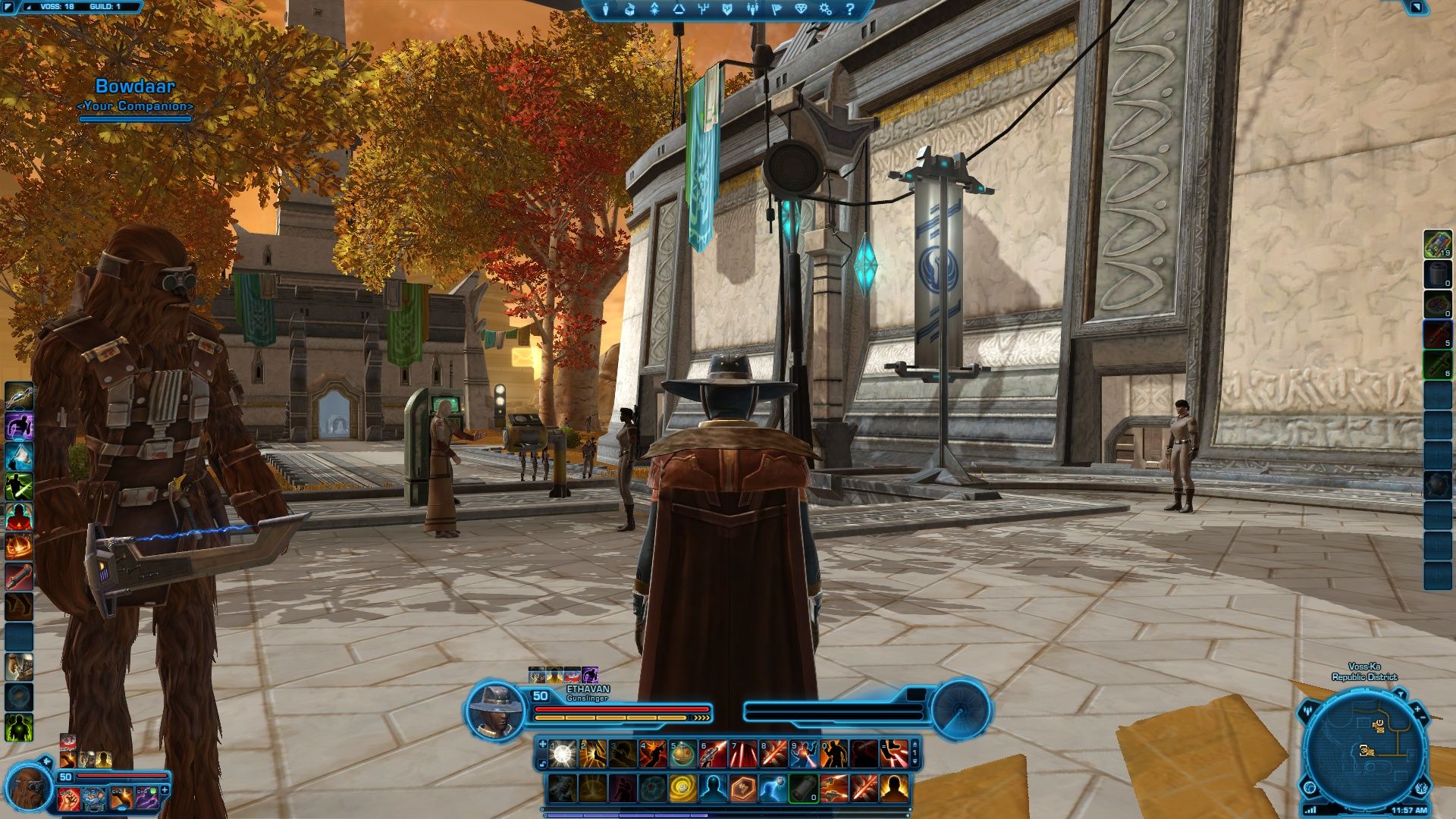Use the green-bordered canister item on lower hotbar
The width and height of the screenshot is (1456, 819).
pos(803,789)
